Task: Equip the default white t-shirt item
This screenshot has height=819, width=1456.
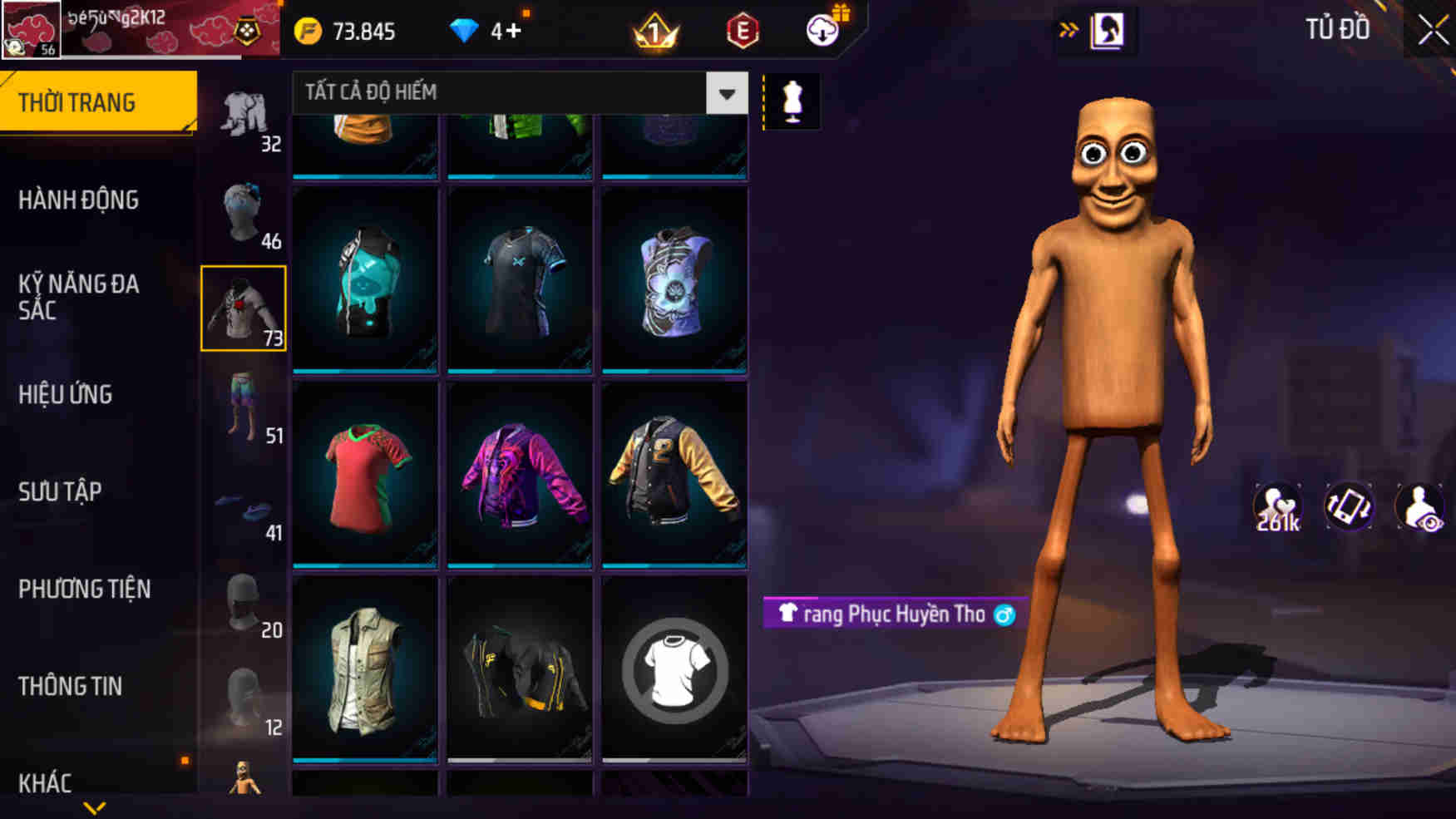Action: click(x=673, y=675)
